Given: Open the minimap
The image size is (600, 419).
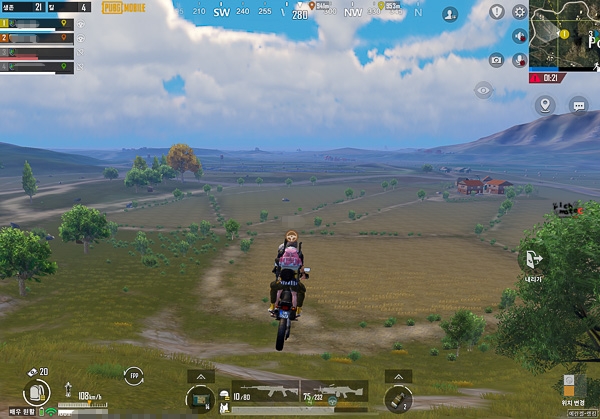Looking at the screenshot, I should coord(564,33).
